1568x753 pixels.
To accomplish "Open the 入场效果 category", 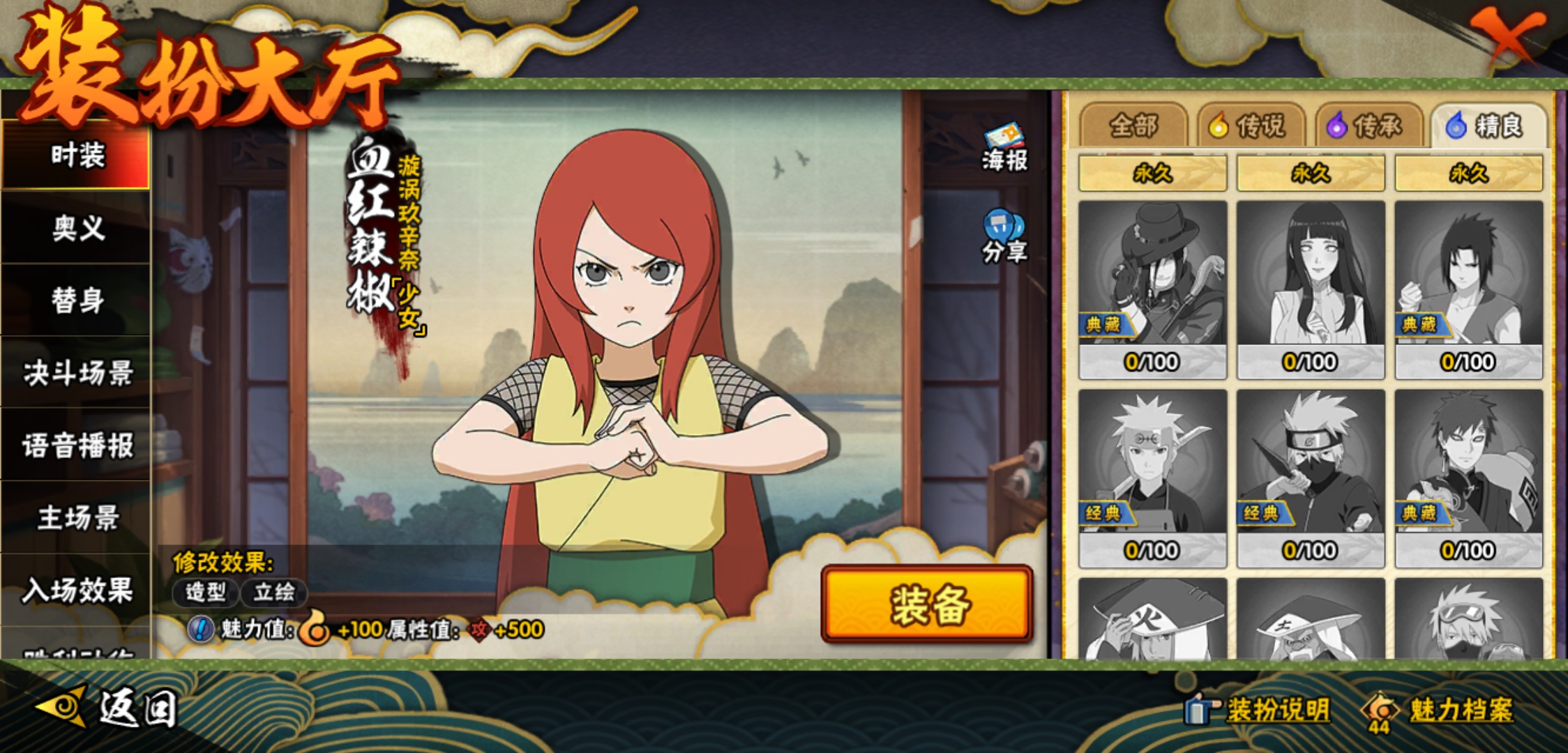I will point(77,591).
